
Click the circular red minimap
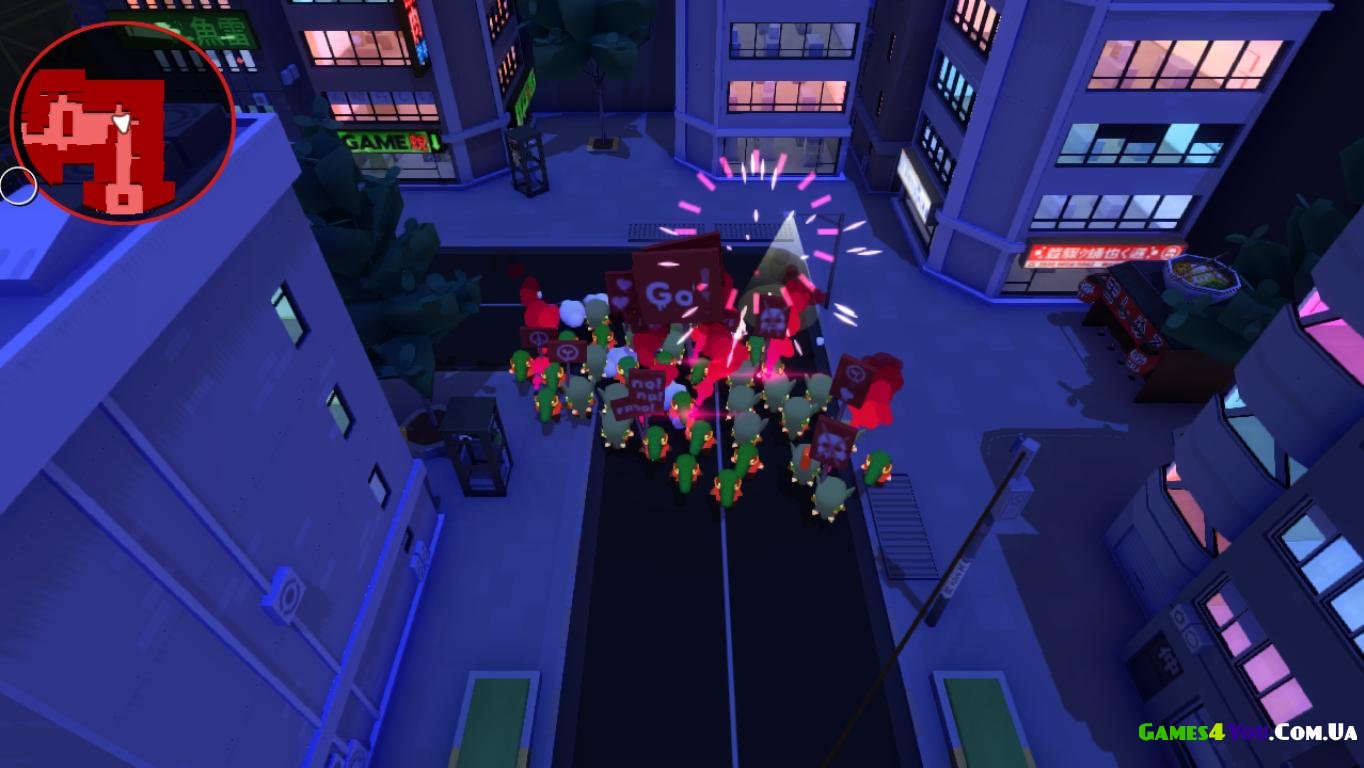[x=122, y=122]
